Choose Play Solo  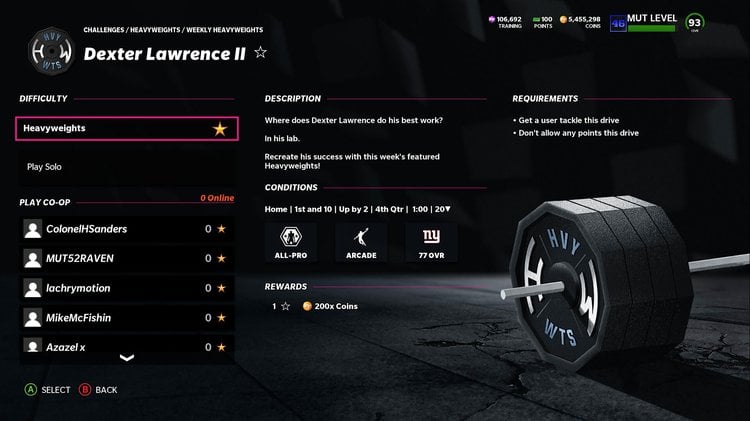[x=44, y=167]
